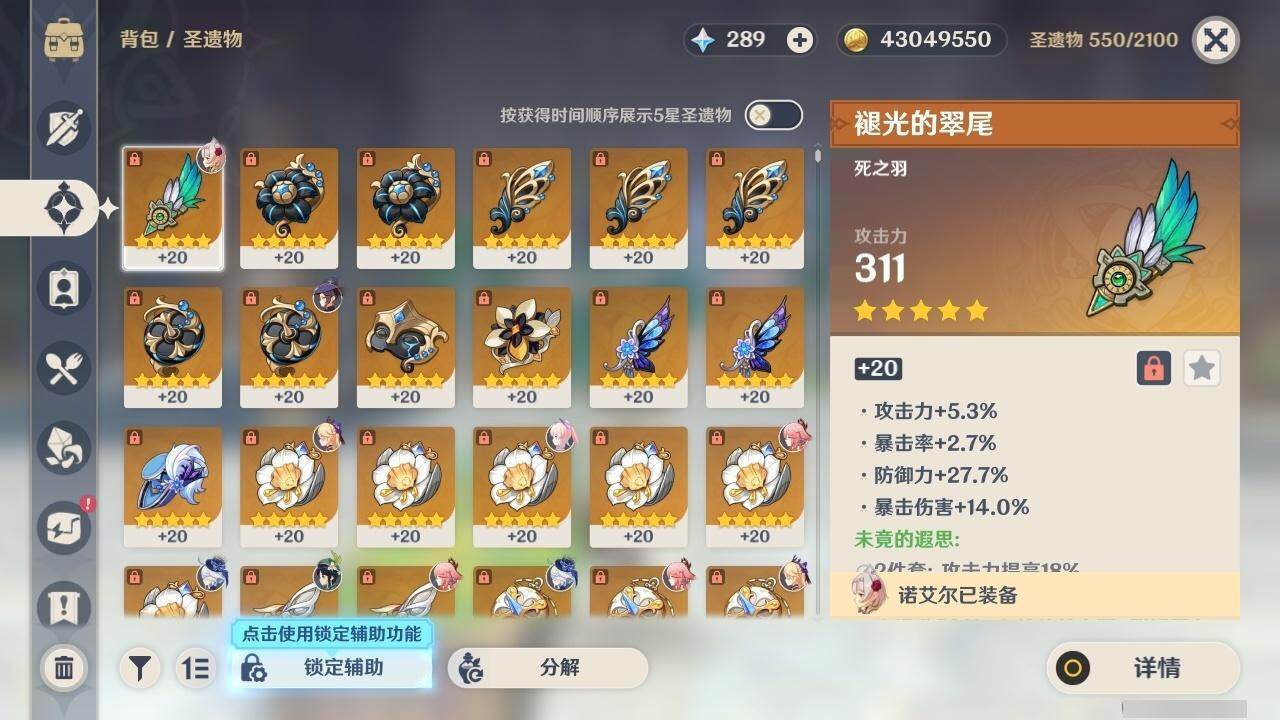
Task: Open the 详情 details button
Action: click(x=1142, y=668)
